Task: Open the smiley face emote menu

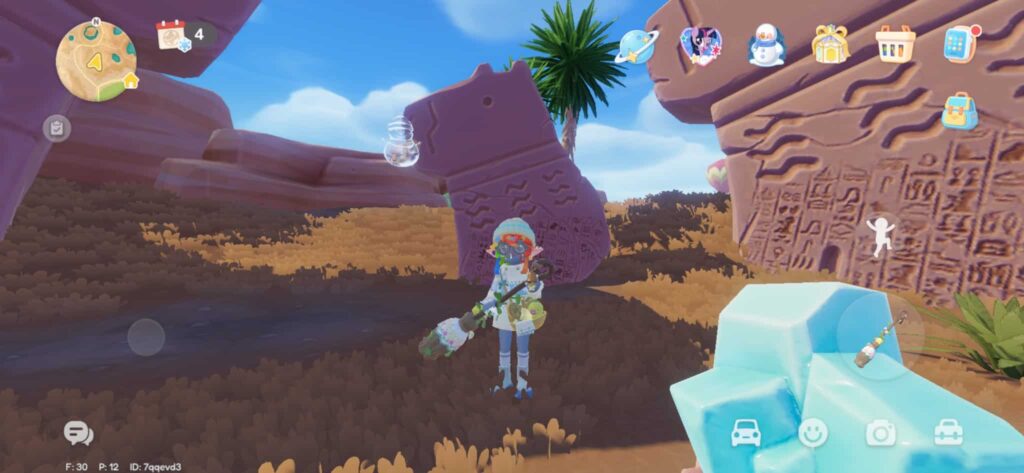Action: pyautogui.click(x=813, y=432)
